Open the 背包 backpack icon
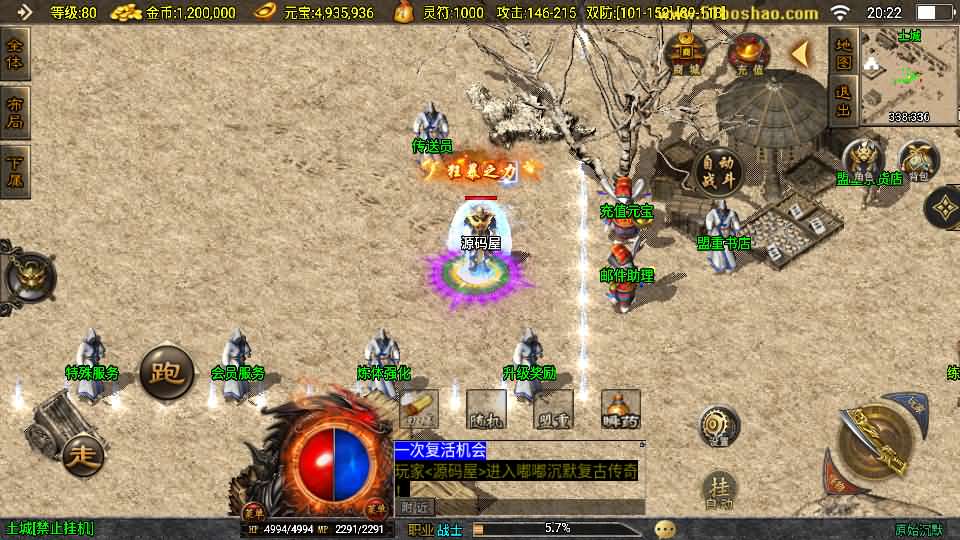Image resolution: width=960 pixels, height=540 pixels. (x=918, y=162)
